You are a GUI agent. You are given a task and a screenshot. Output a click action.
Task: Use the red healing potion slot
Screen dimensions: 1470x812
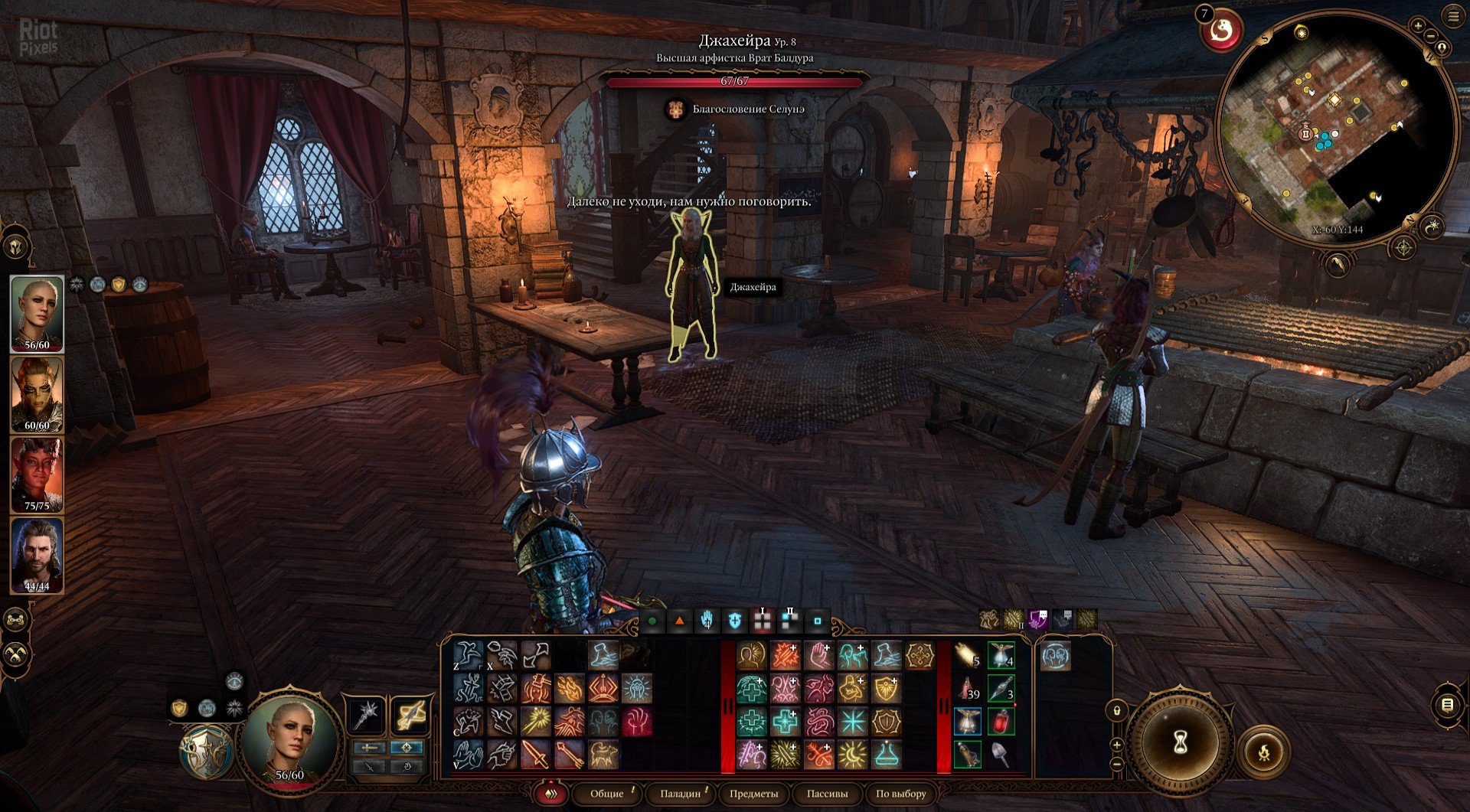point(1001,721)
